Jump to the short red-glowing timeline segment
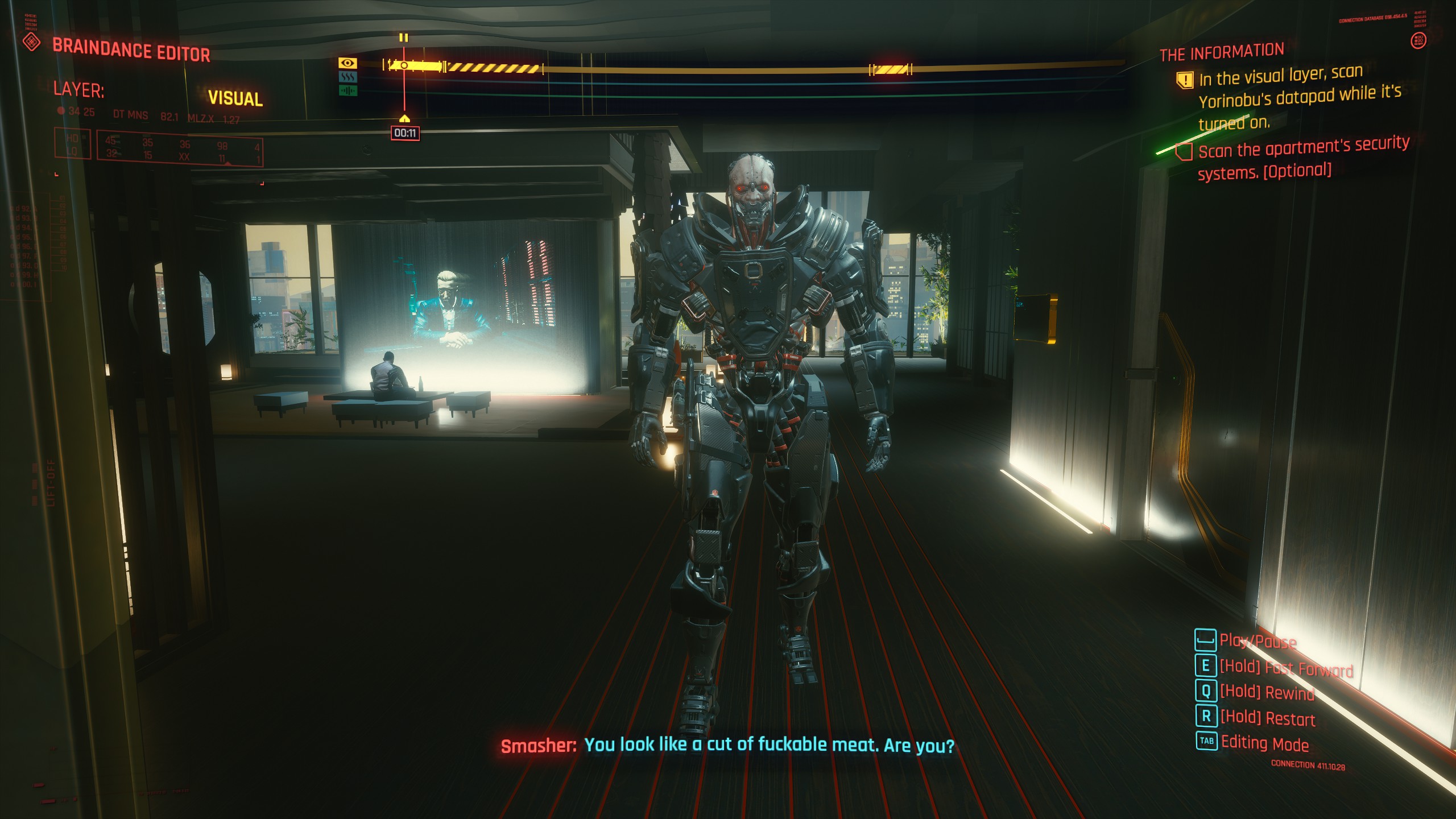Image resolution: width=1456 pixels, height=819 pixels. [x=891, y=69]
